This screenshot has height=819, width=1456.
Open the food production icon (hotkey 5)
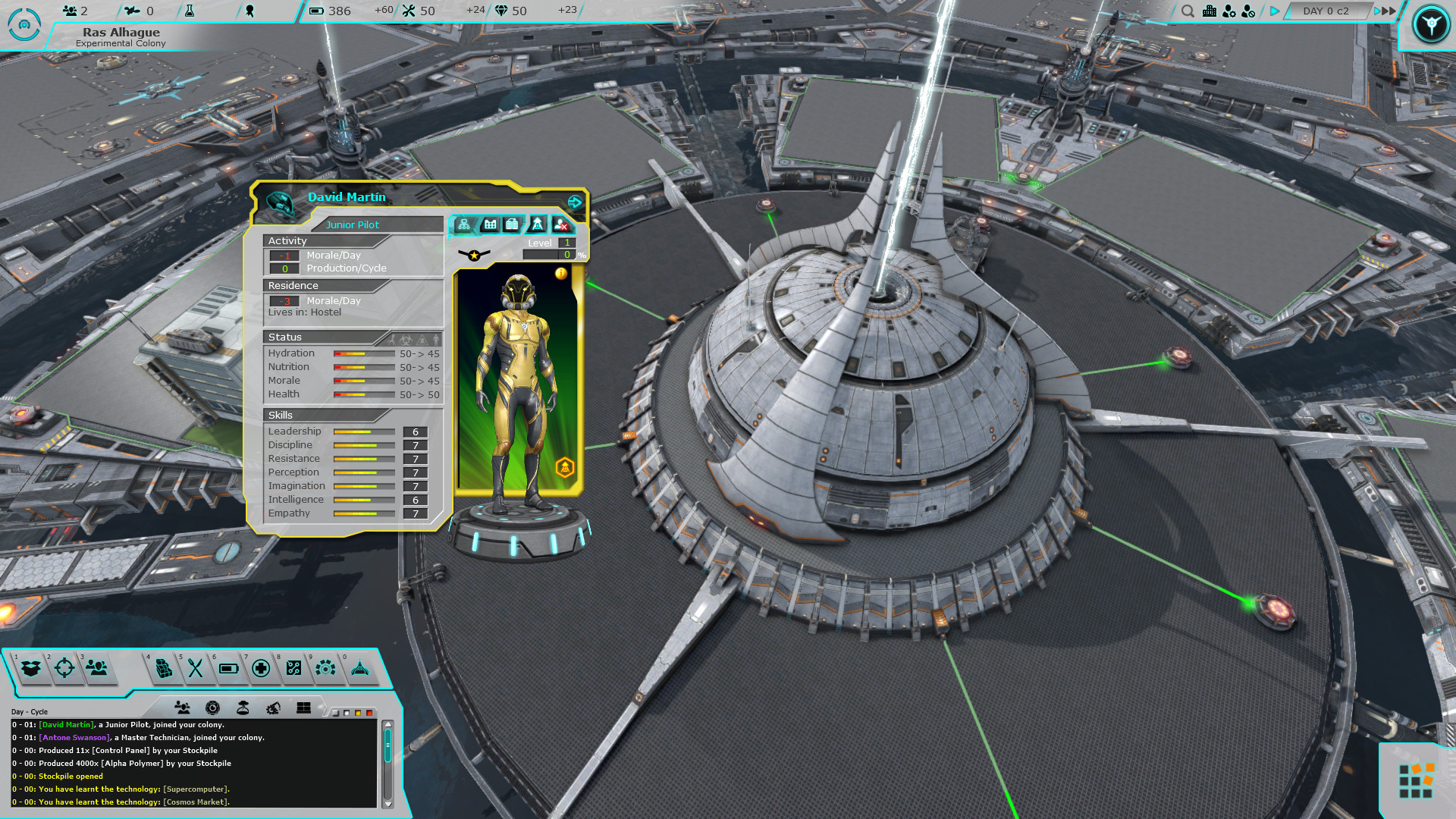(195, 669)
